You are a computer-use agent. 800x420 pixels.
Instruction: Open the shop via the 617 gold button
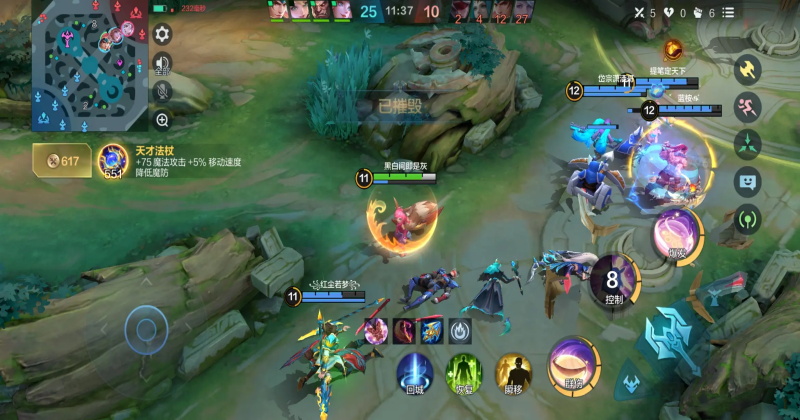click(x=62, y=160)
